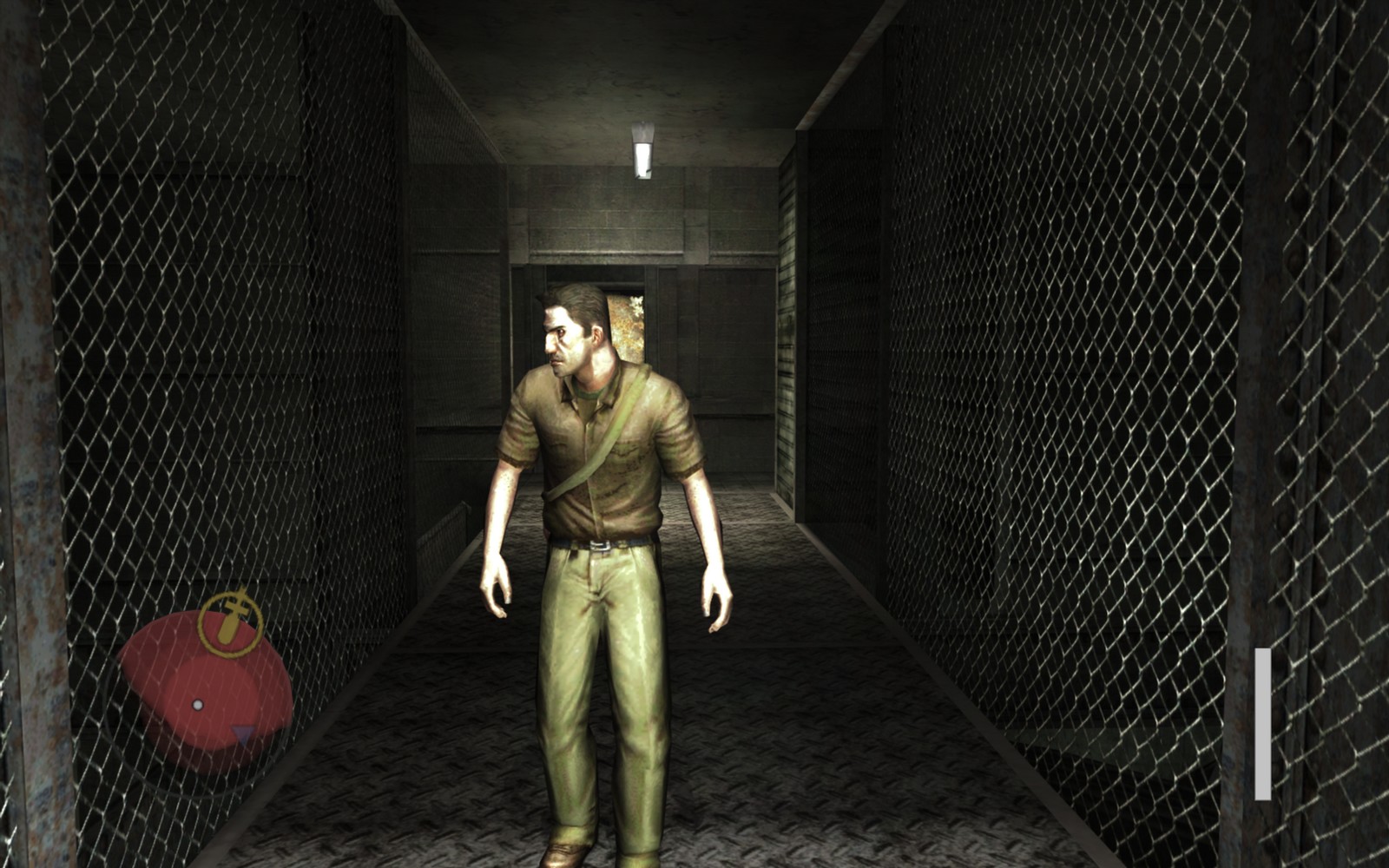Click the white player dot on the radar
The width and height of the screenshot is (1389, 868).
coord(198,705)
